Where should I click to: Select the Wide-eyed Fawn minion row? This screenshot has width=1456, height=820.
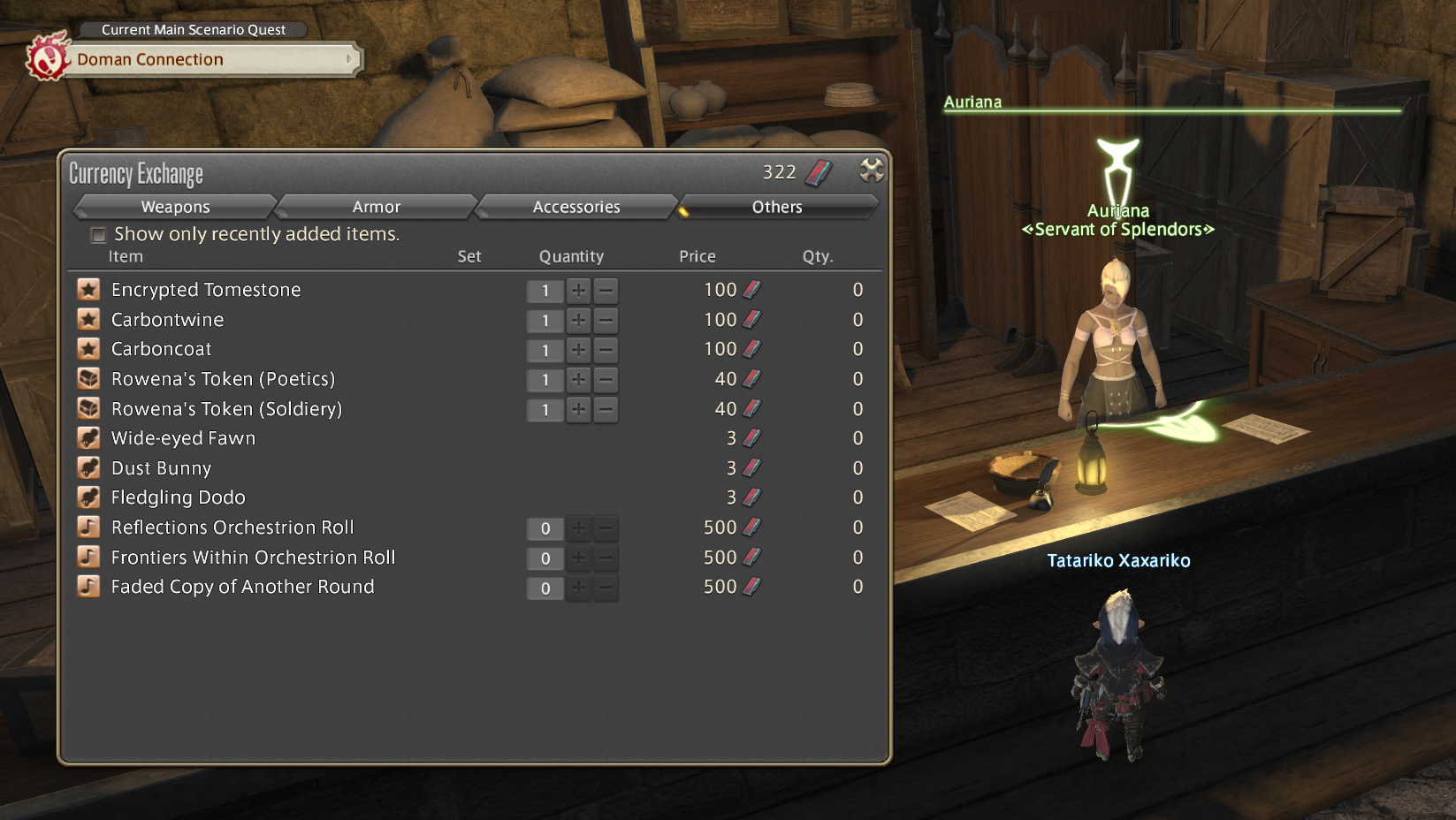pos(183,438)
